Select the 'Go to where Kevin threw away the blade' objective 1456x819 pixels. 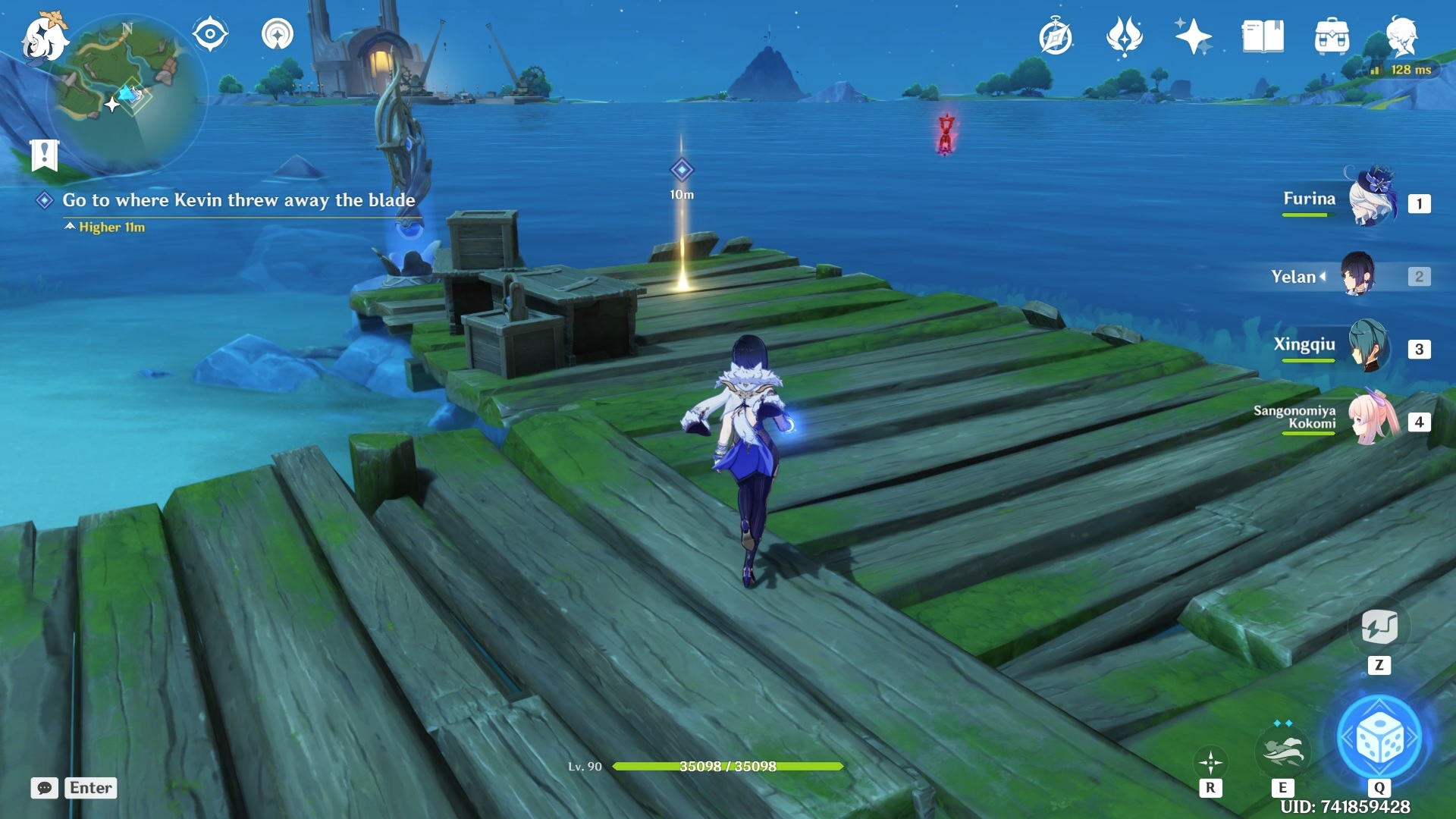(238, 200)
